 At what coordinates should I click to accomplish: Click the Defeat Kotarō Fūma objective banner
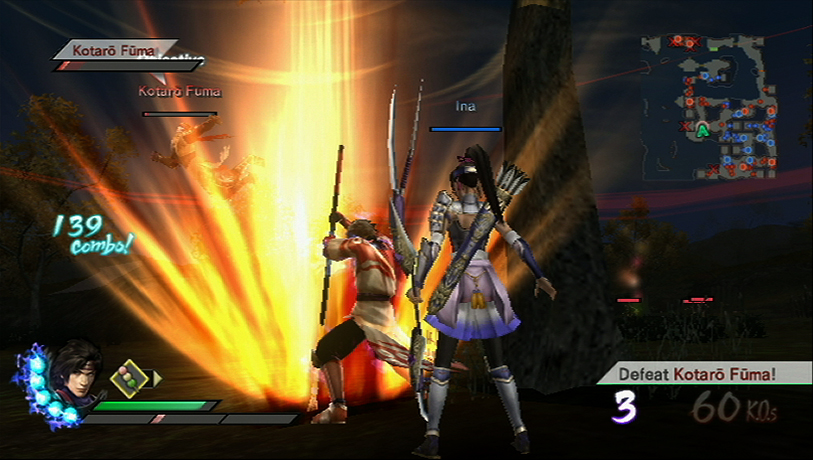coord(699,375)
